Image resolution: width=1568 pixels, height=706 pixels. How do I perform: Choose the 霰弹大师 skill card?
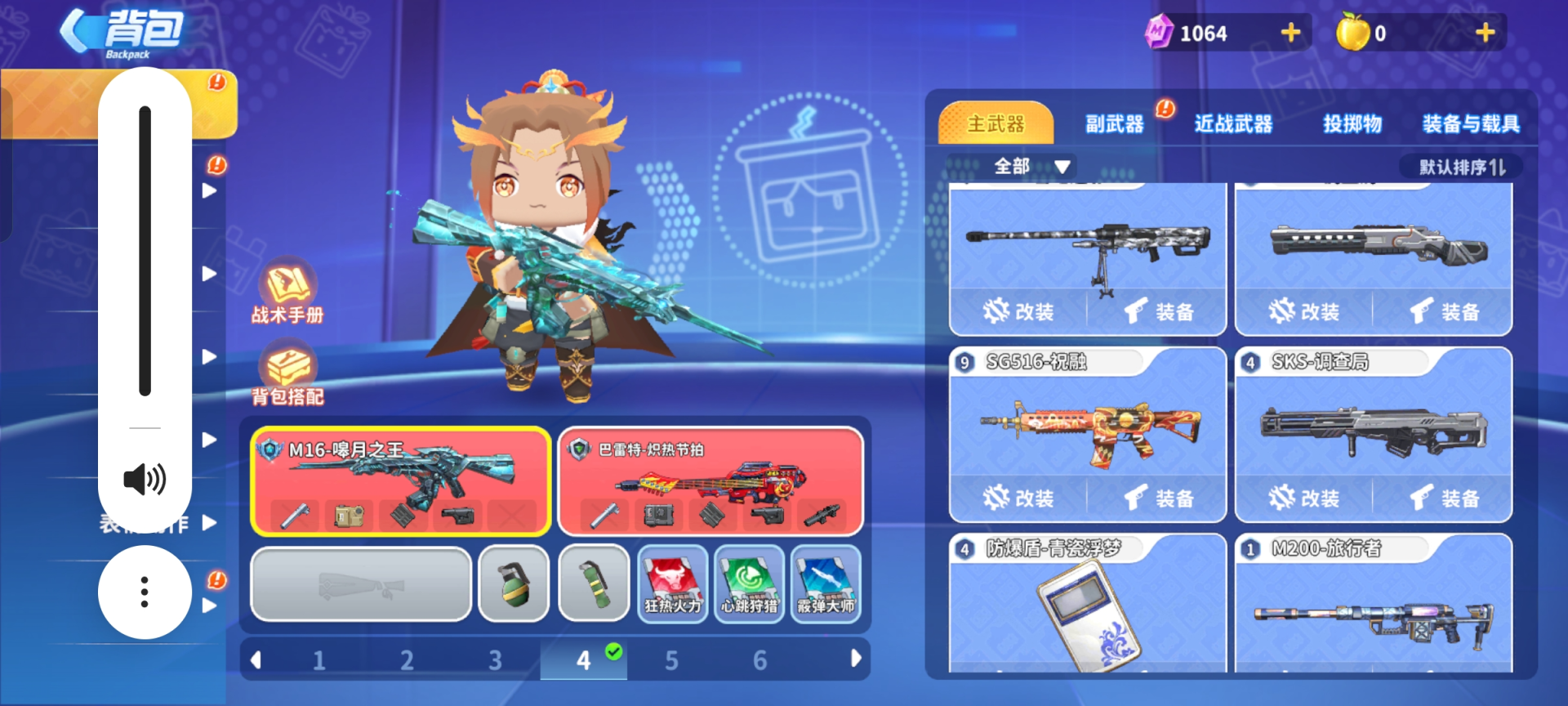[x=826, y=584]
